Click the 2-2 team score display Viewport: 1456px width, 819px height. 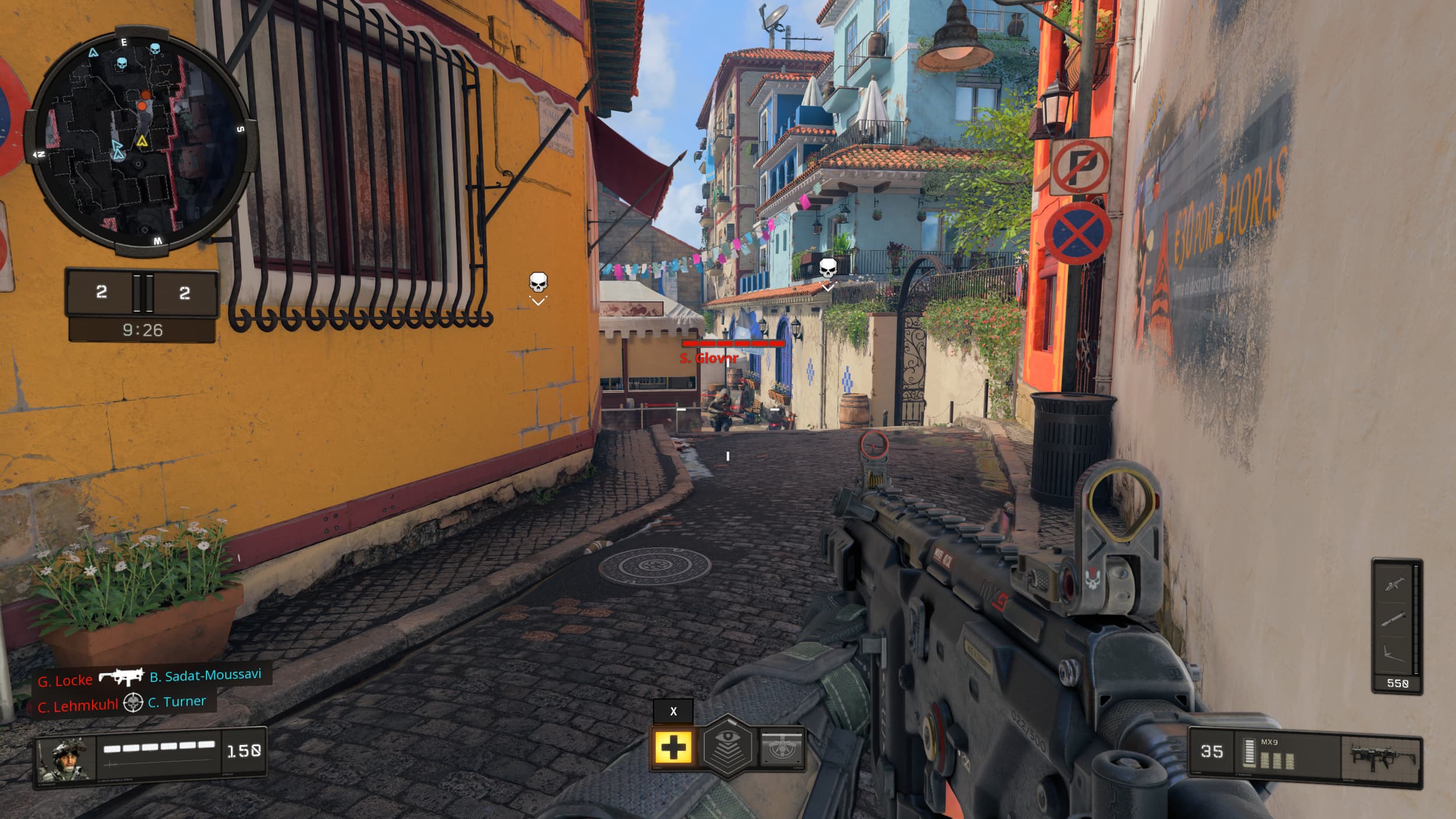point(143,294)
